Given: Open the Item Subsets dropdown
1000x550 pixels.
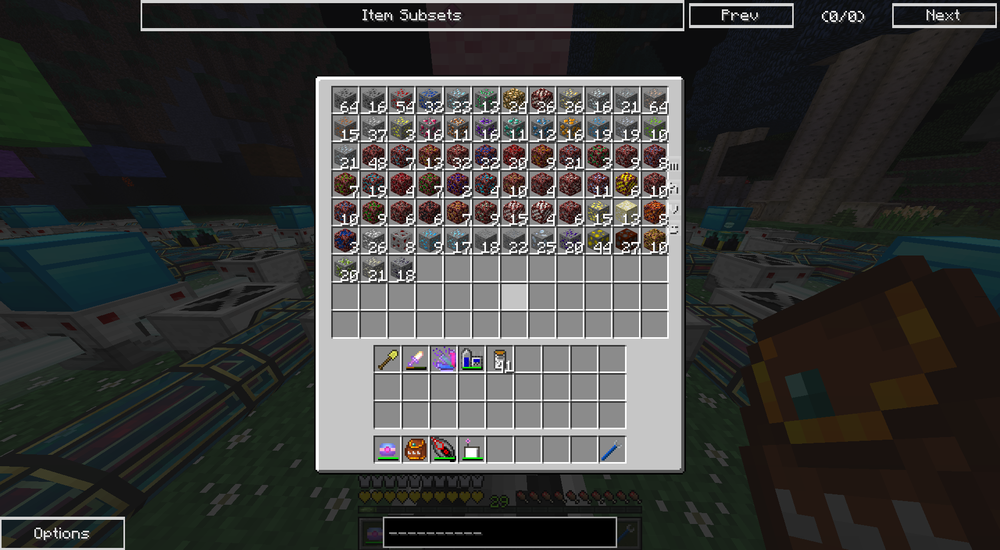Looking at the screenshot, I should pyautogui.click(x=411, y=15).
